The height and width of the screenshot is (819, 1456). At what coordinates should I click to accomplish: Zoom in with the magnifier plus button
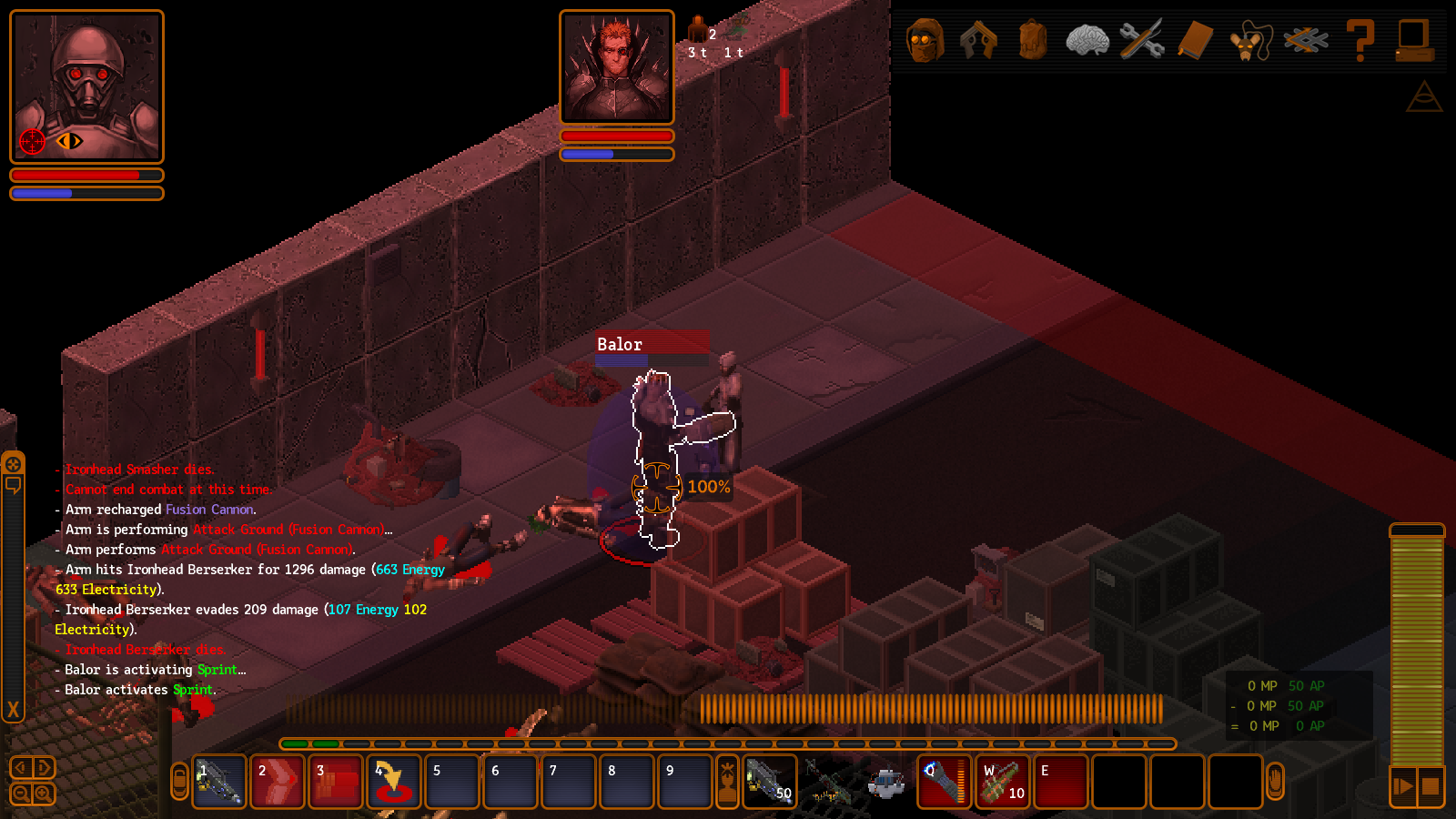point(43,794)
